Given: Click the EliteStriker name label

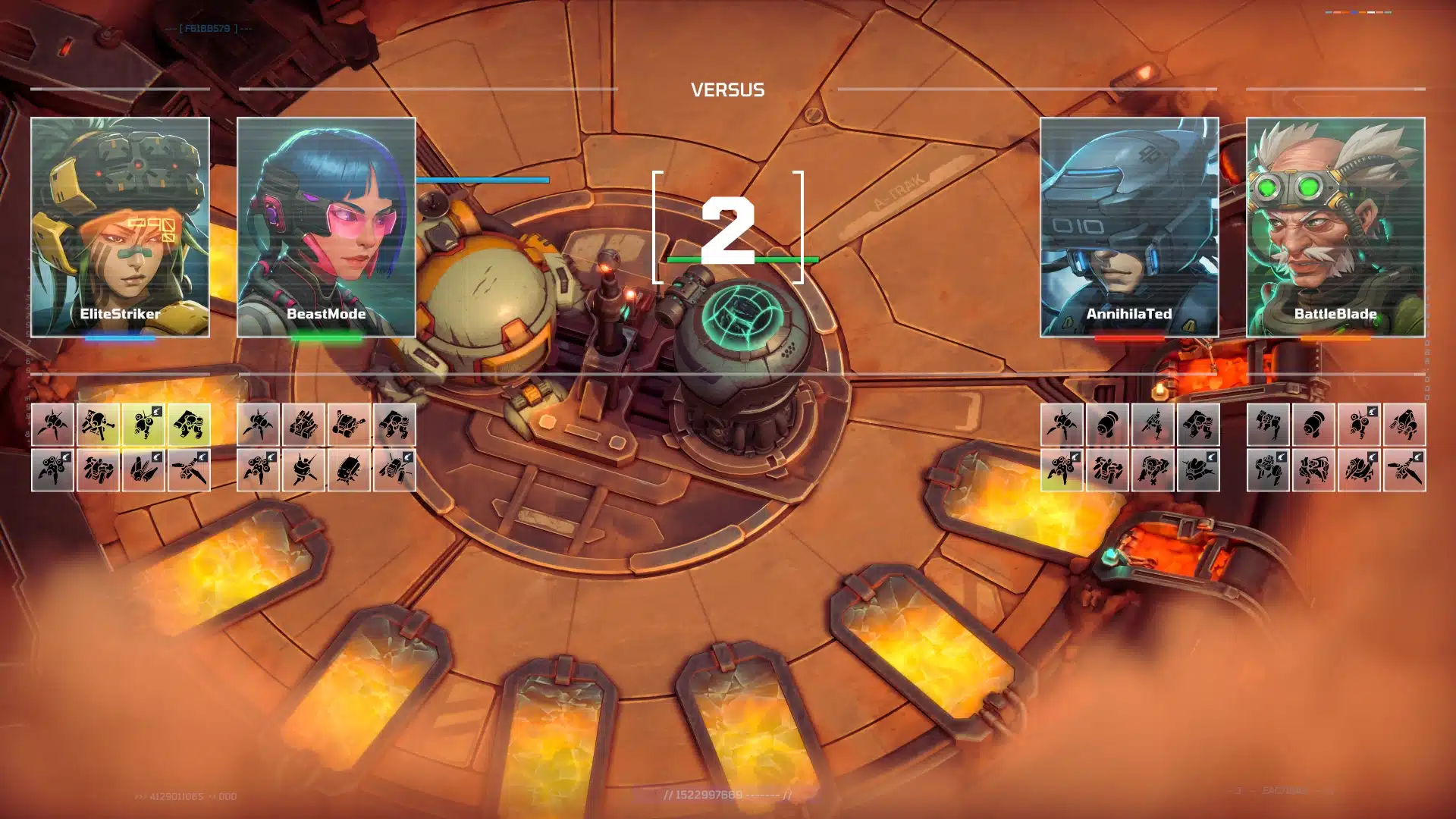Looking at the screenshot, I should (x=118, y=312).
